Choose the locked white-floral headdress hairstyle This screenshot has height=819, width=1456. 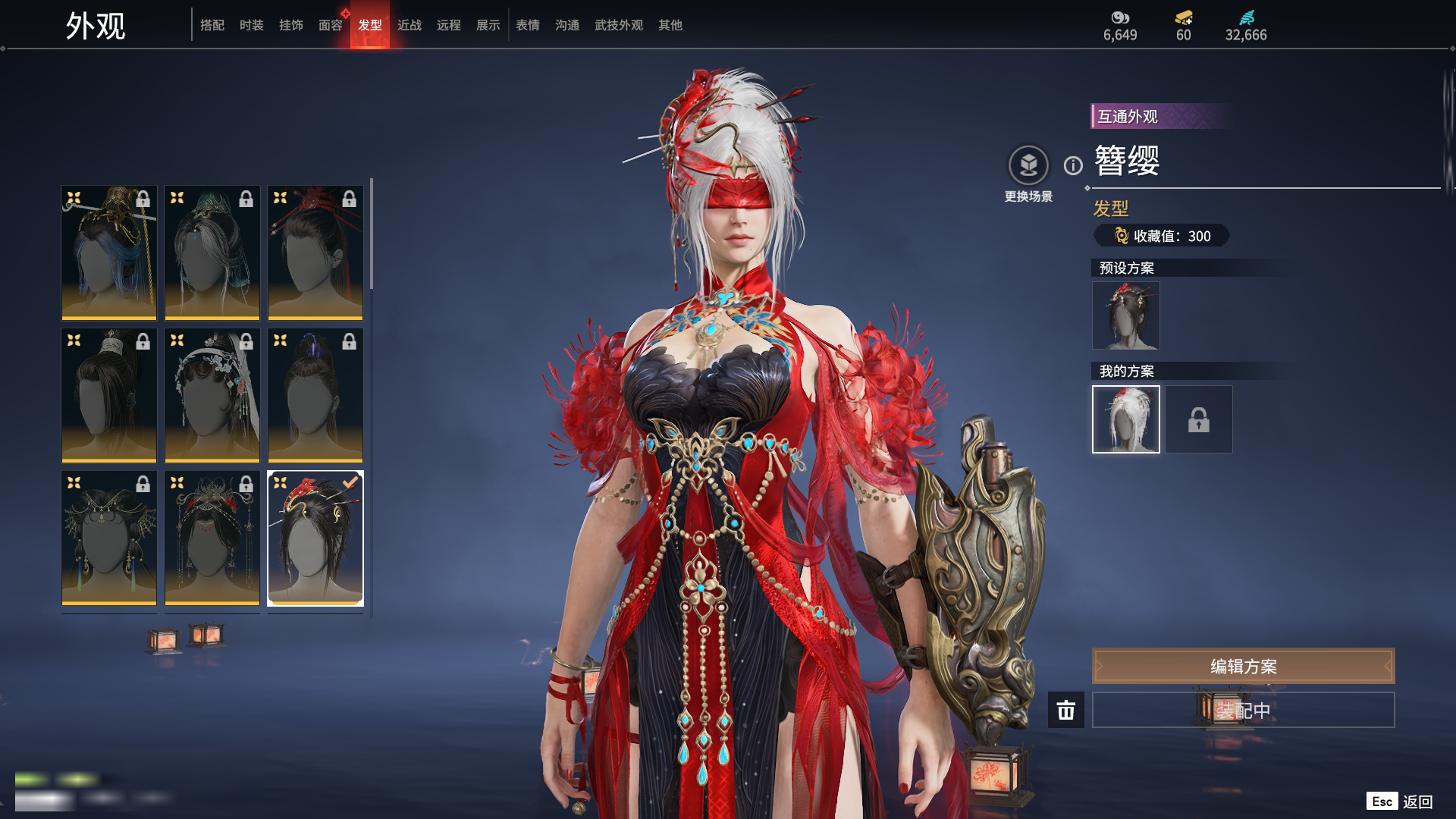point(212,395)
